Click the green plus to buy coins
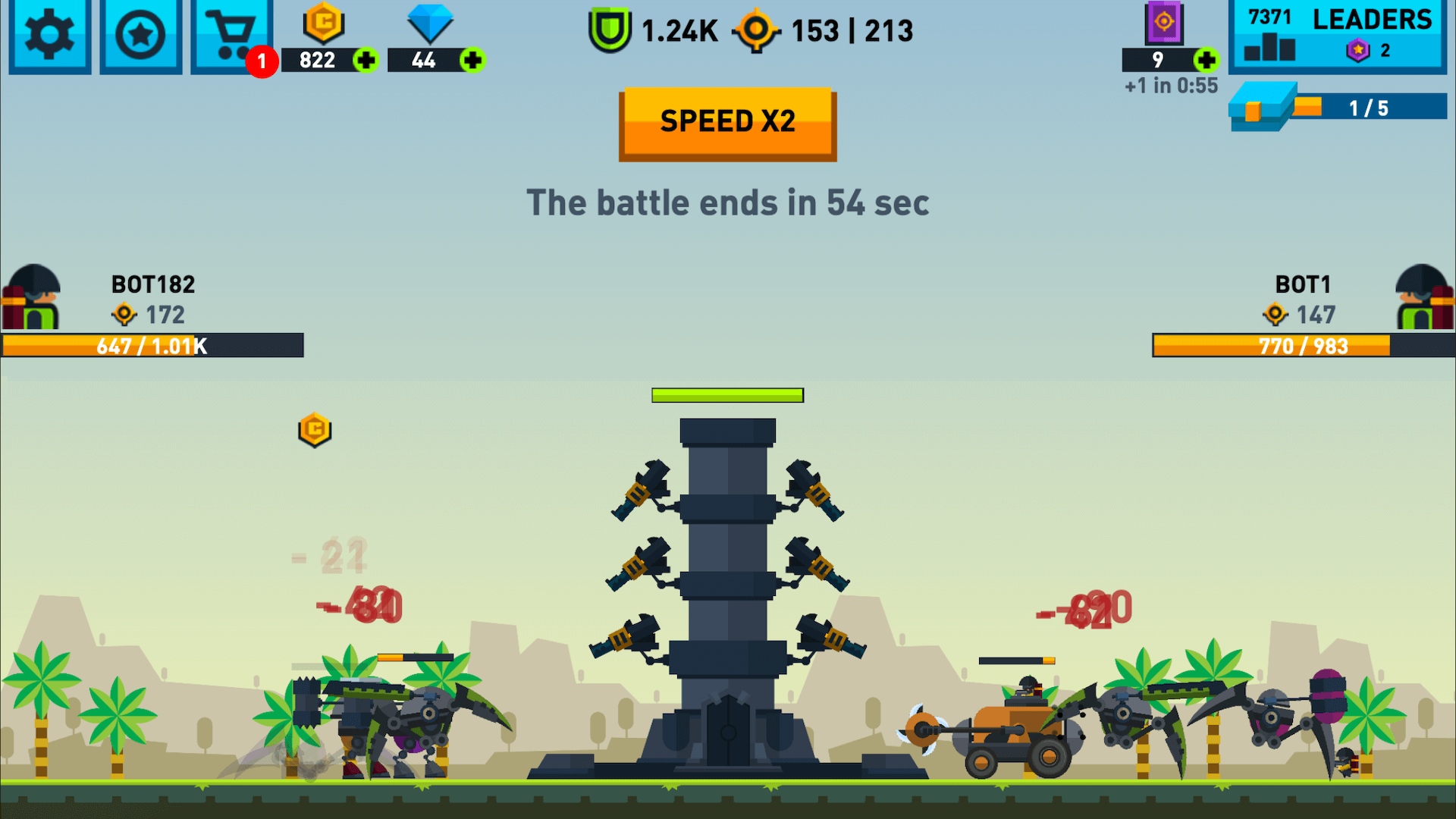Viewport: 1456px width, 819px height. (365, 61)
